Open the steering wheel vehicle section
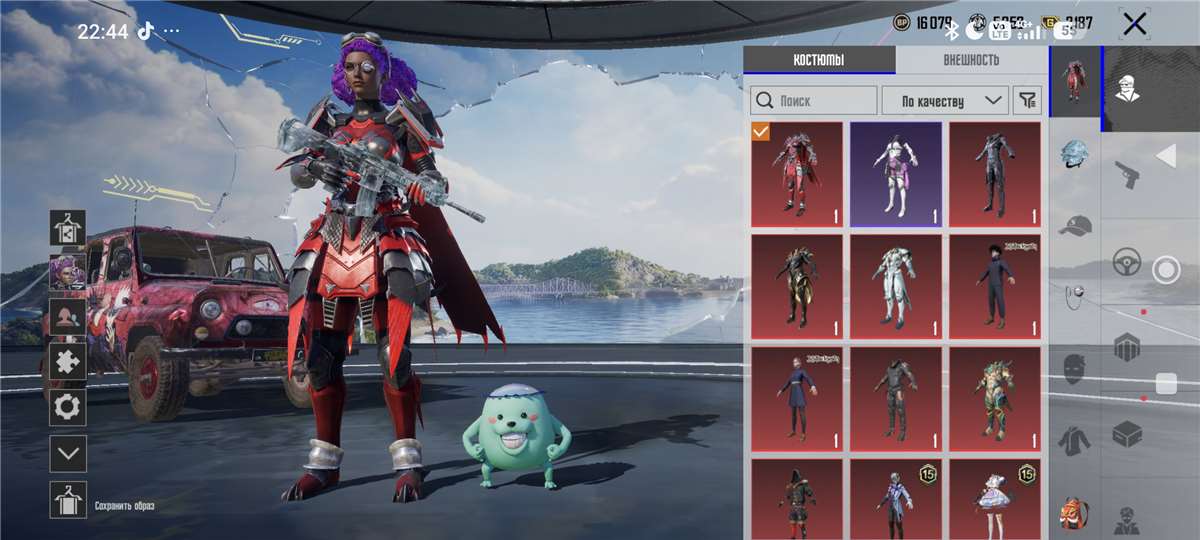This screenshot has width=1200, height=540. pos(1127,263)
